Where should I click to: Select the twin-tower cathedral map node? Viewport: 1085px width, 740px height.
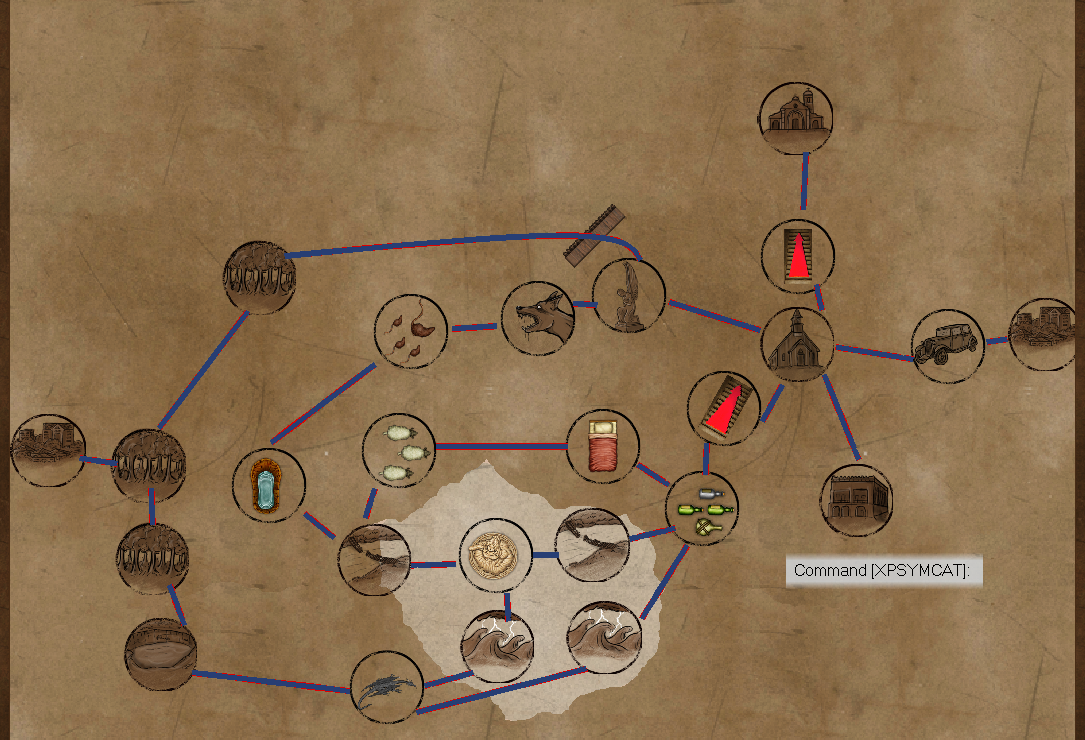tap(795, 117)
